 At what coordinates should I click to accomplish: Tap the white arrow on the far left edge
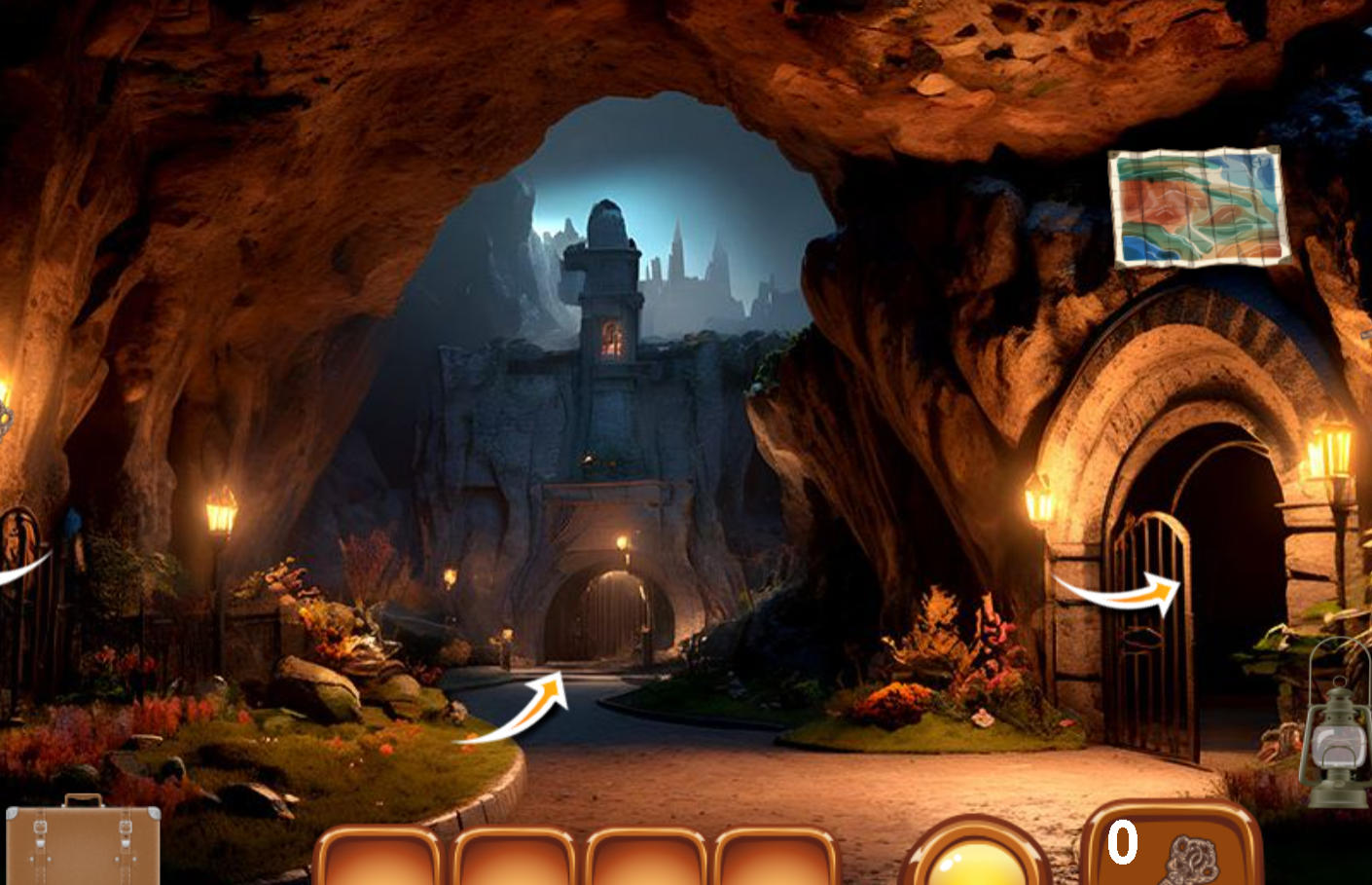[x=19, y=570]
